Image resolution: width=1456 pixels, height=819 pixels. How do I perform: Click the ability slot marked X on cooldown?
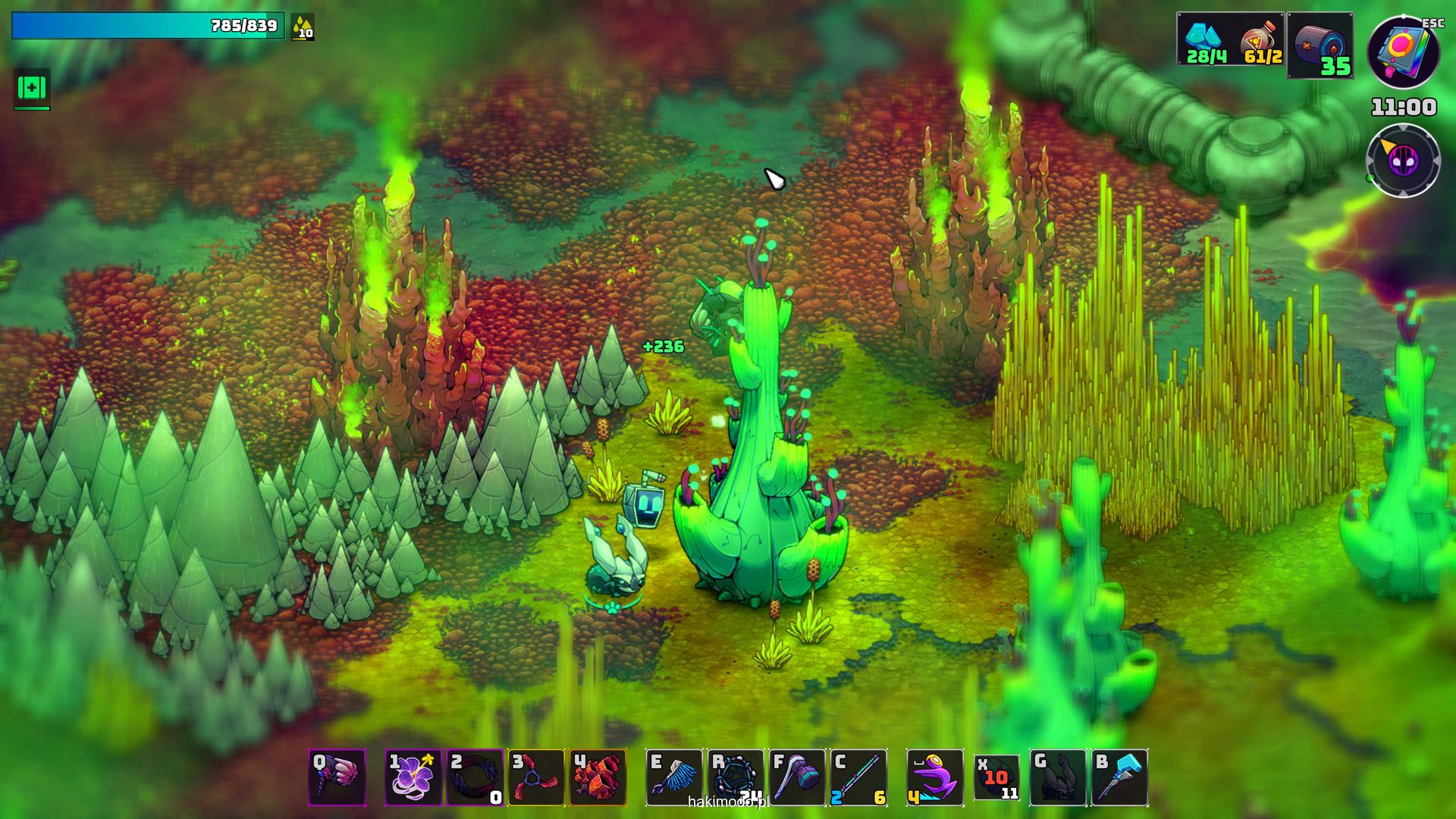pos(996,777)
